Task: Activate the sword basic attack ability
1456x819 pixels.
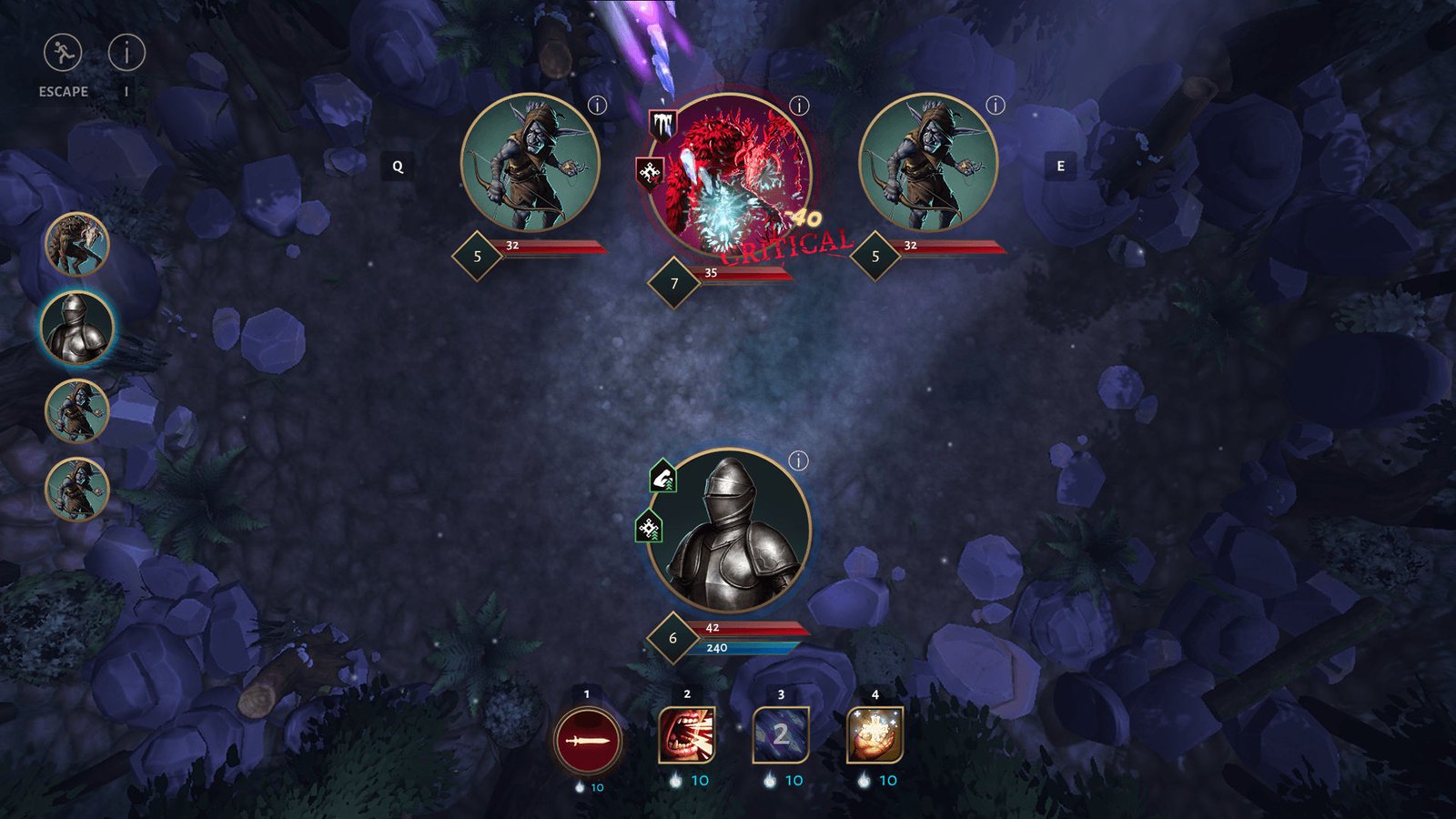Action: (x=588, y=741)
